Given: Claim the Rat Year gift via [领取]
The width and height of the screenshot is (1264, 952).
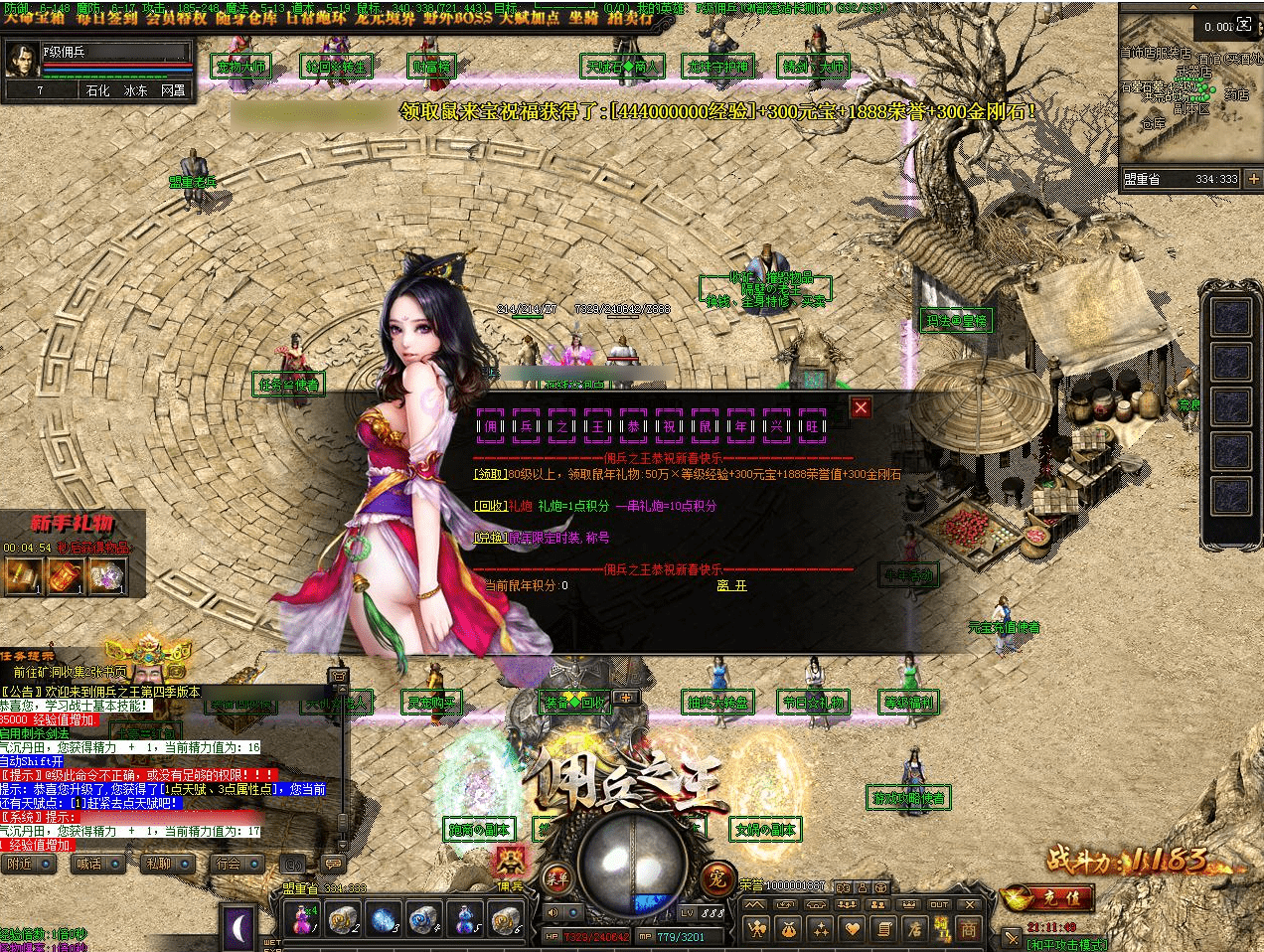Looking at the screenshot, I should tap(490, 475).
